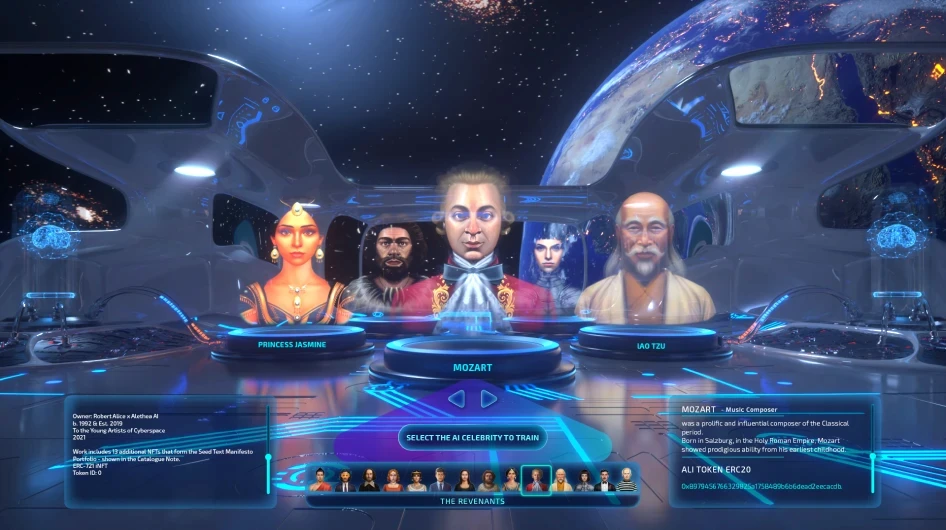The image size is (946, 530).
Task: Click the right carousel arrow
Action: click(489, 399)
